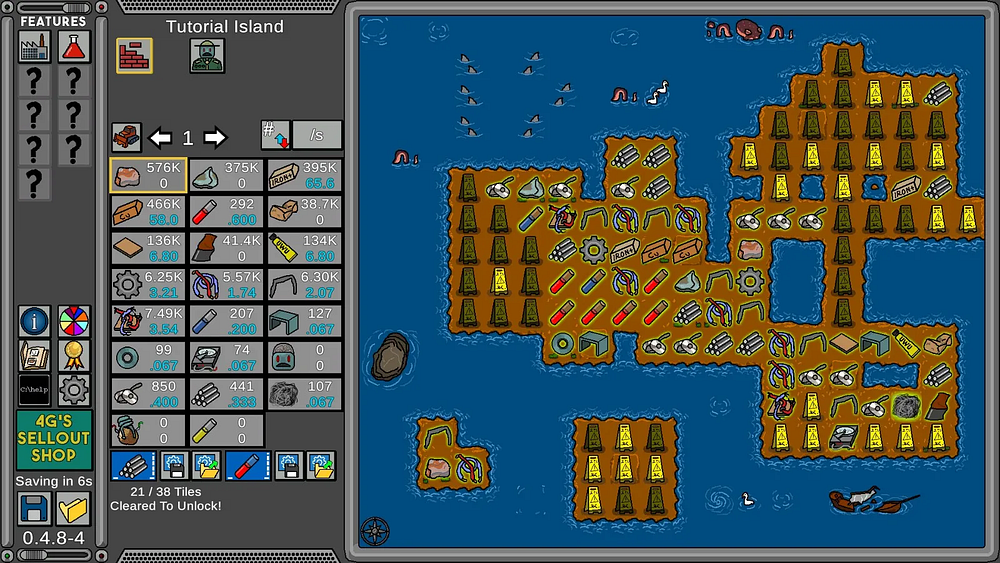This screenshot has width=1000, height=563.
Task: Save the game with floppy disk button
Action: point(34,509)
